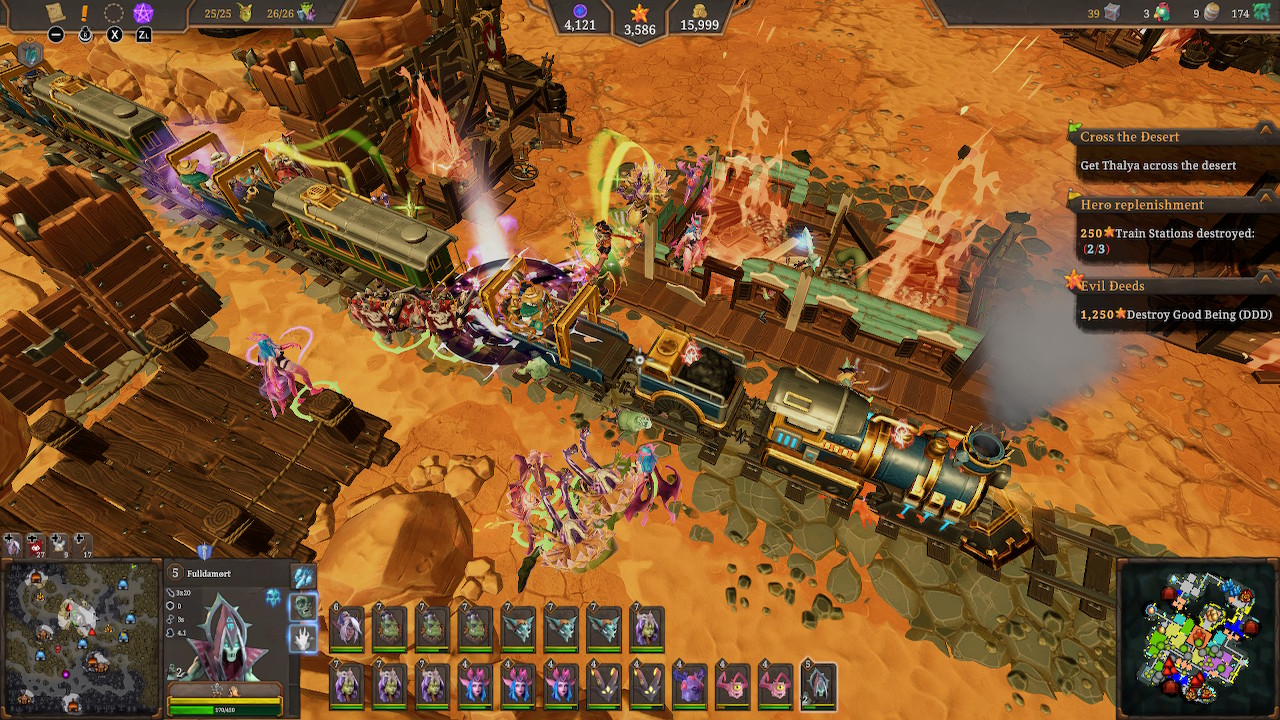
Task: Click the wooden crate resource icon
Action: tap(1112, 13)
